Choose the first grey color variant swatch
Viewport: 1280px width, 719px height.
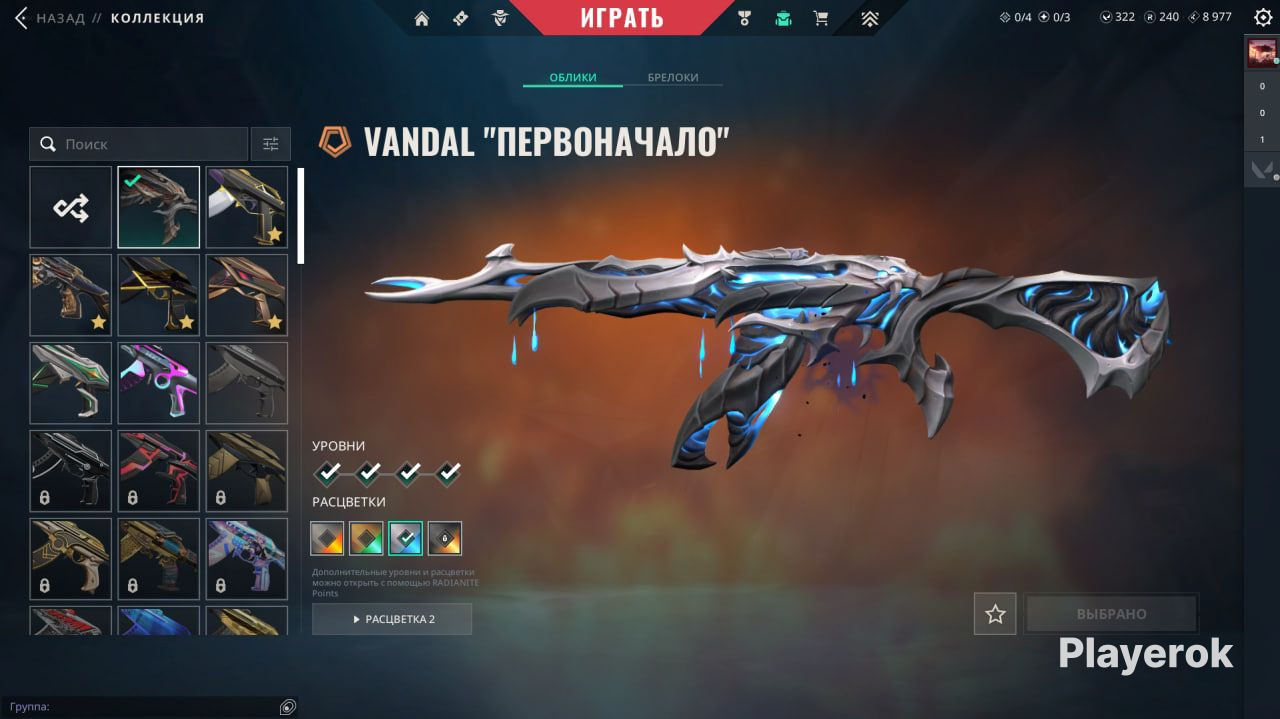coord(327,538)
